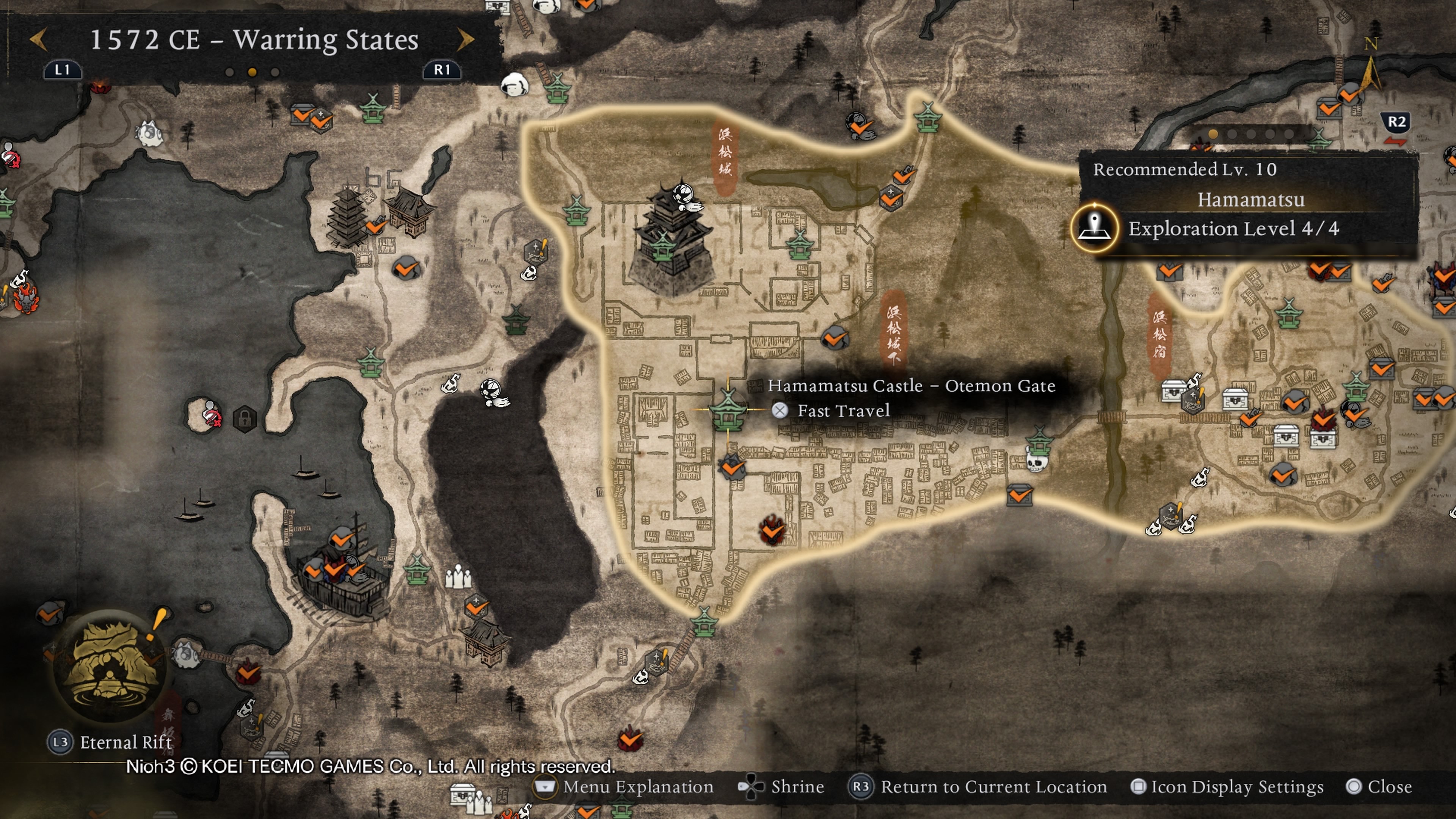Choose Fast Travel to Otemon Gate
The width and height of the screenshot is (1456, 819).
(842, 411)
